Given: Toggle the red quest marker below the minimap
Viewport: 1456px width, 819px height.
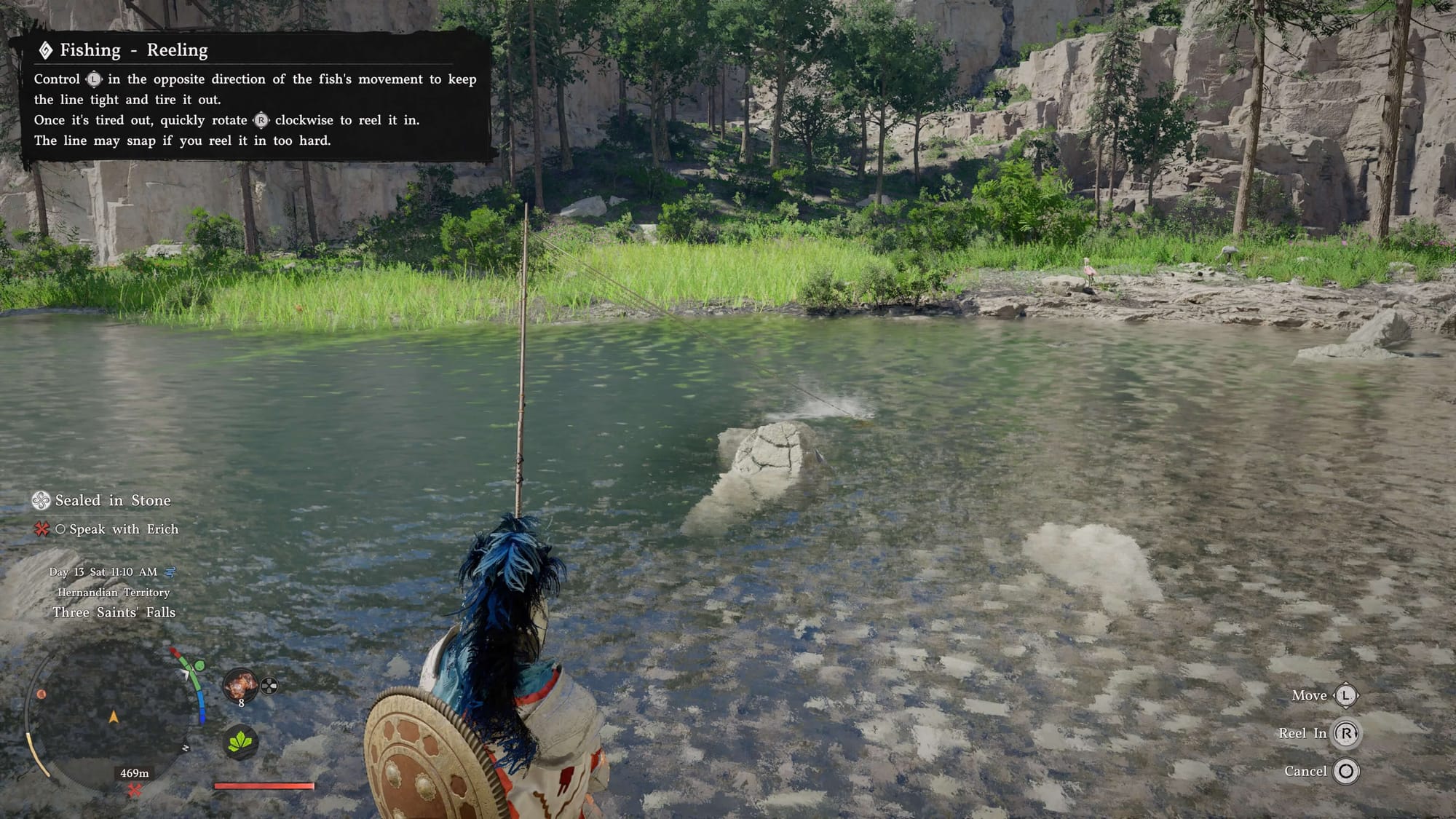Looking at the screenshot, I should click(x=135, y=788).
